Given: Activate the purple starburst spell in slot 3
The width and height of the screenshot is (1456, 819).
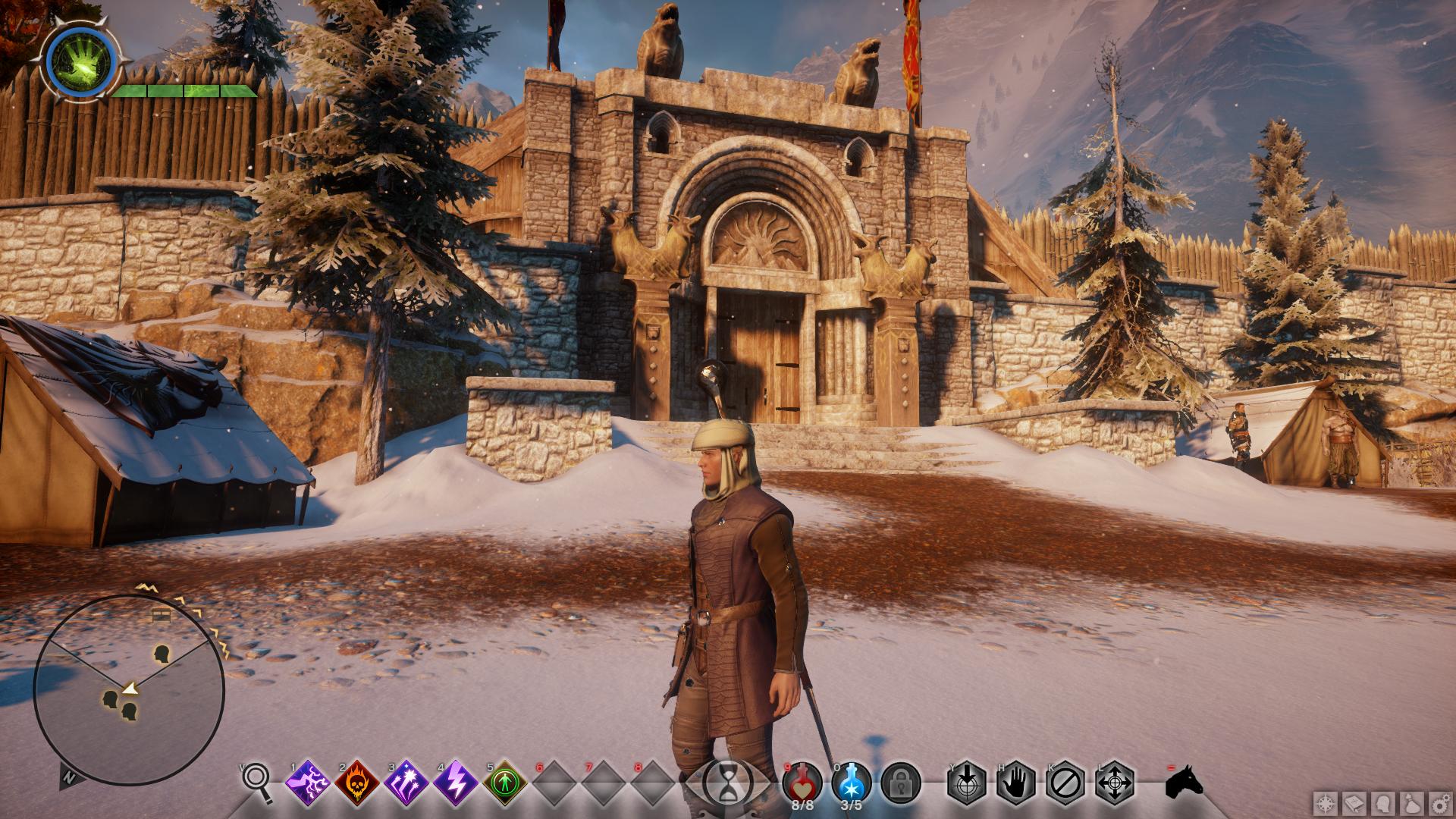Looking at the screenshot, I should tap(406, 783).
